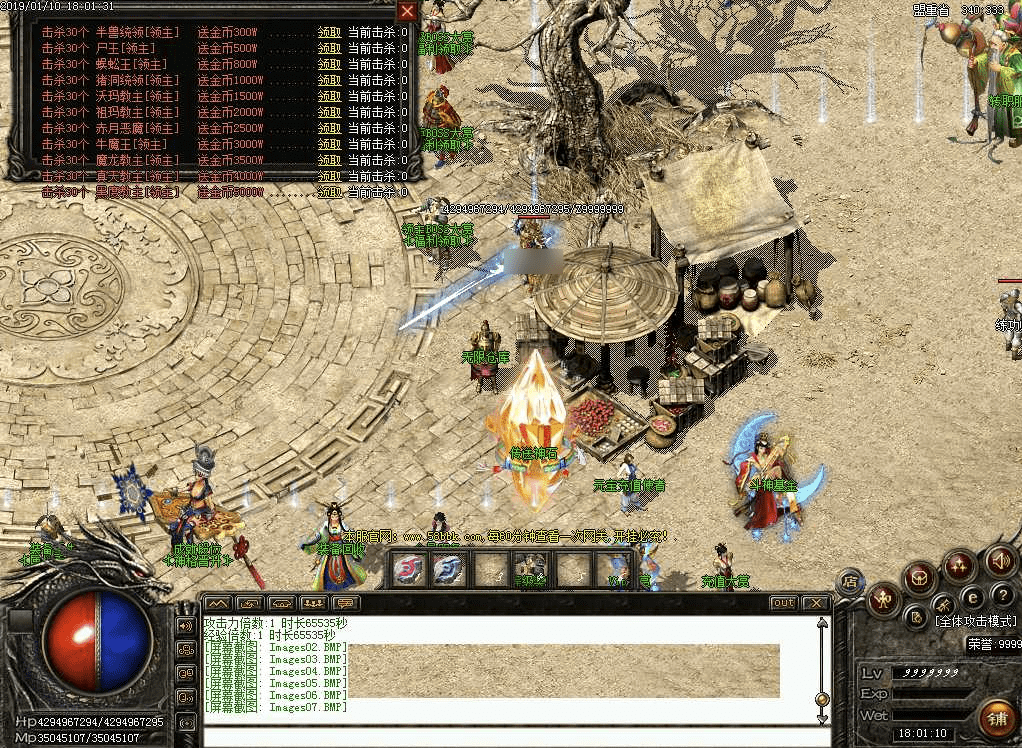
Task: Select the first chat channel tab icon
Action: [218, 603]
